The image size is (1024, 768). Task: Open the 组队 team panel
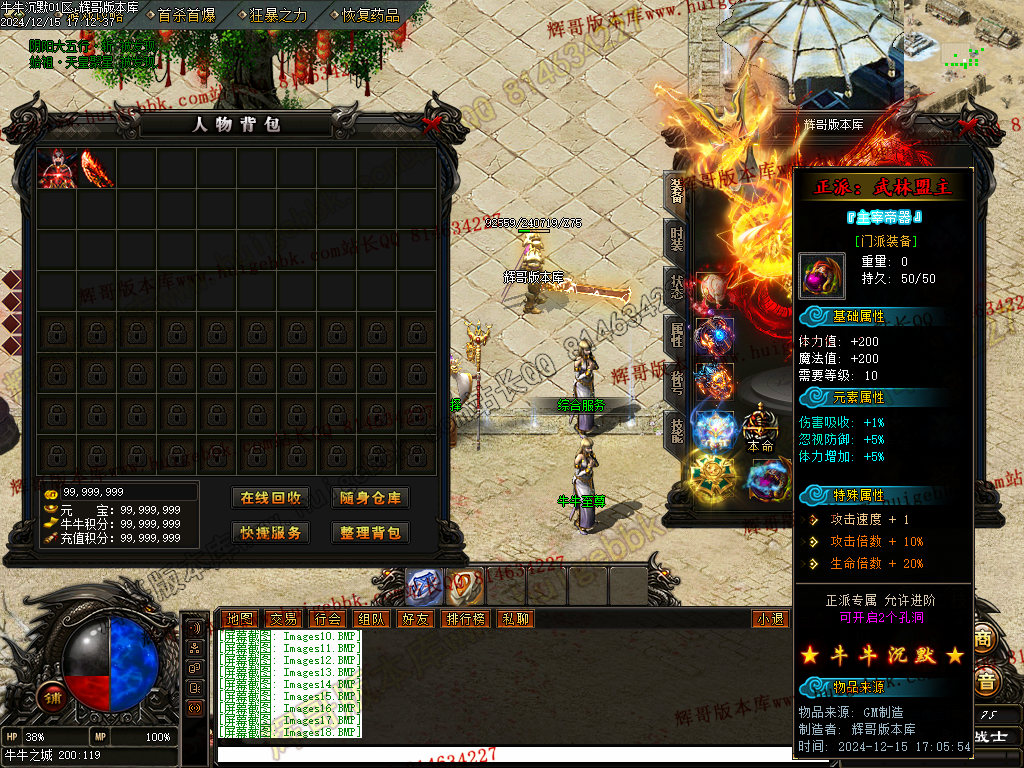[372, 619]
